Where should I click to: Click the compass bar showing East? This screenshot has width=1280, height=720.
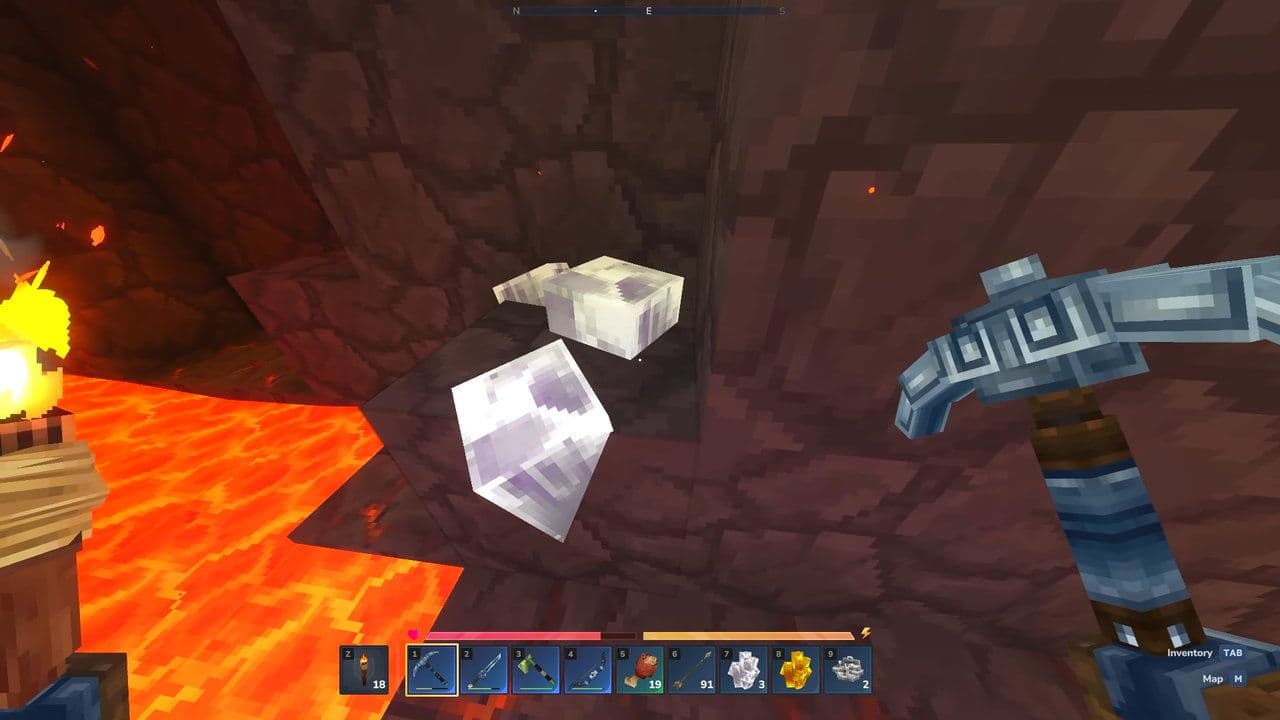click(x=648, y=11)
